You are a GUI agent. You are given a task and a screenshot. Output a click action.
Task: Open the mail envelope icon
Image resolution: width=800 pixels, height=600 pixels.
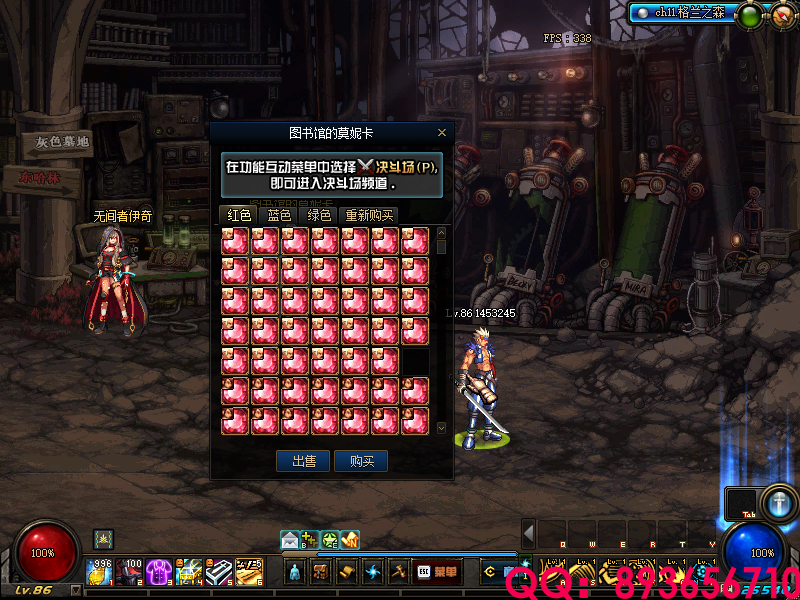[x=290, y=540]
